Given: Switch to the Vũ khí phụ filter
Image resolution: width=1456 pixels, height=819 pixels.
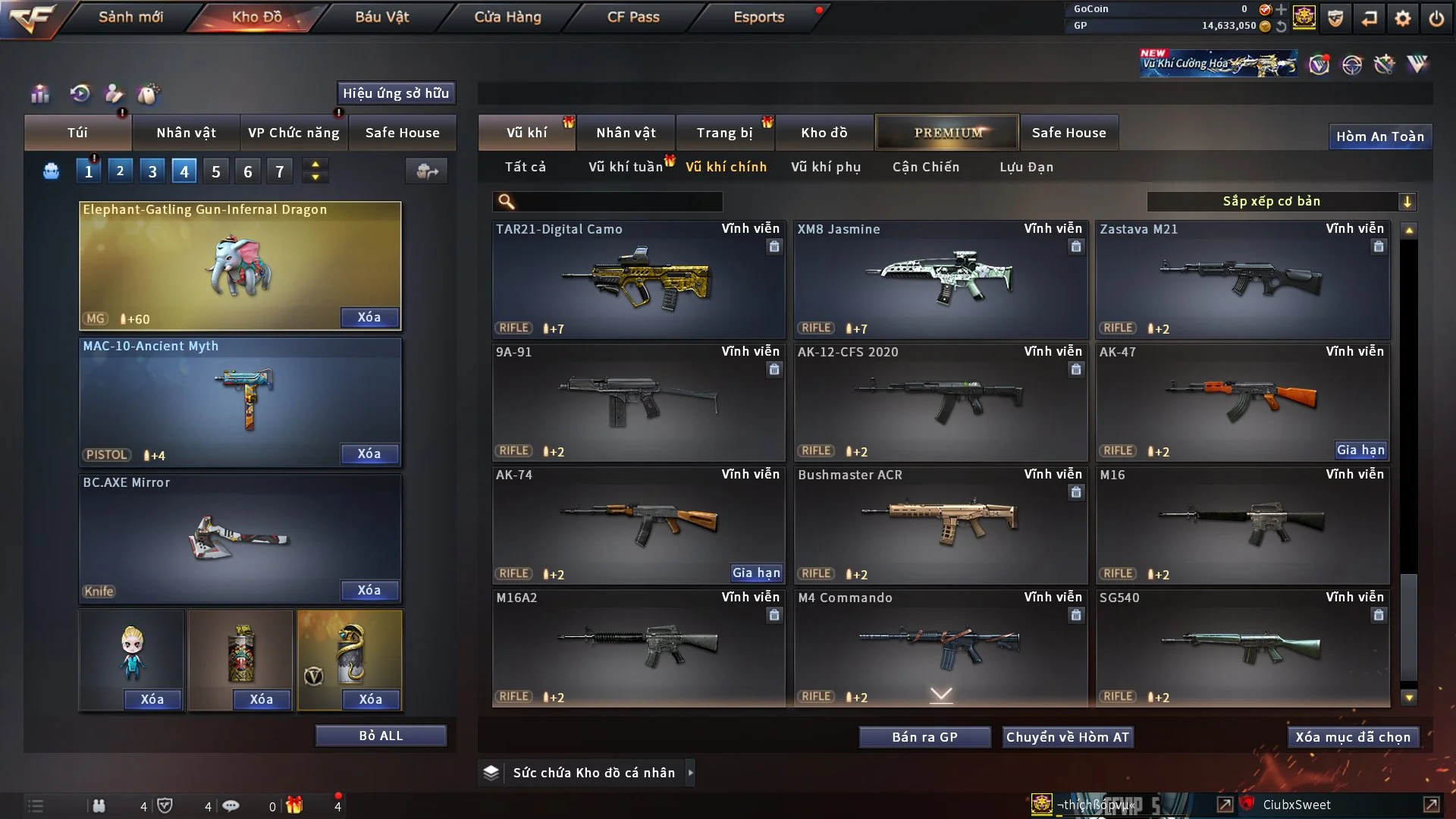Looking at the screenshot, I should [x=826, y=167].
